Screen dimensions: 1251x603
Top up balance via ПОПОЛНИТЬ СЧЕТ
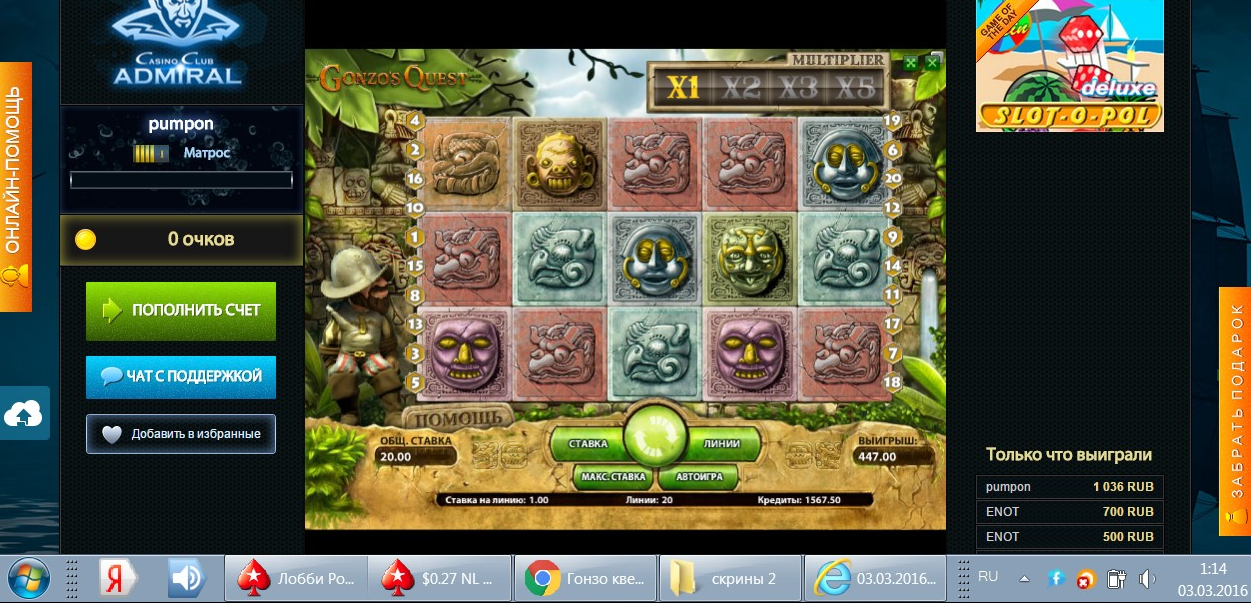181,310
